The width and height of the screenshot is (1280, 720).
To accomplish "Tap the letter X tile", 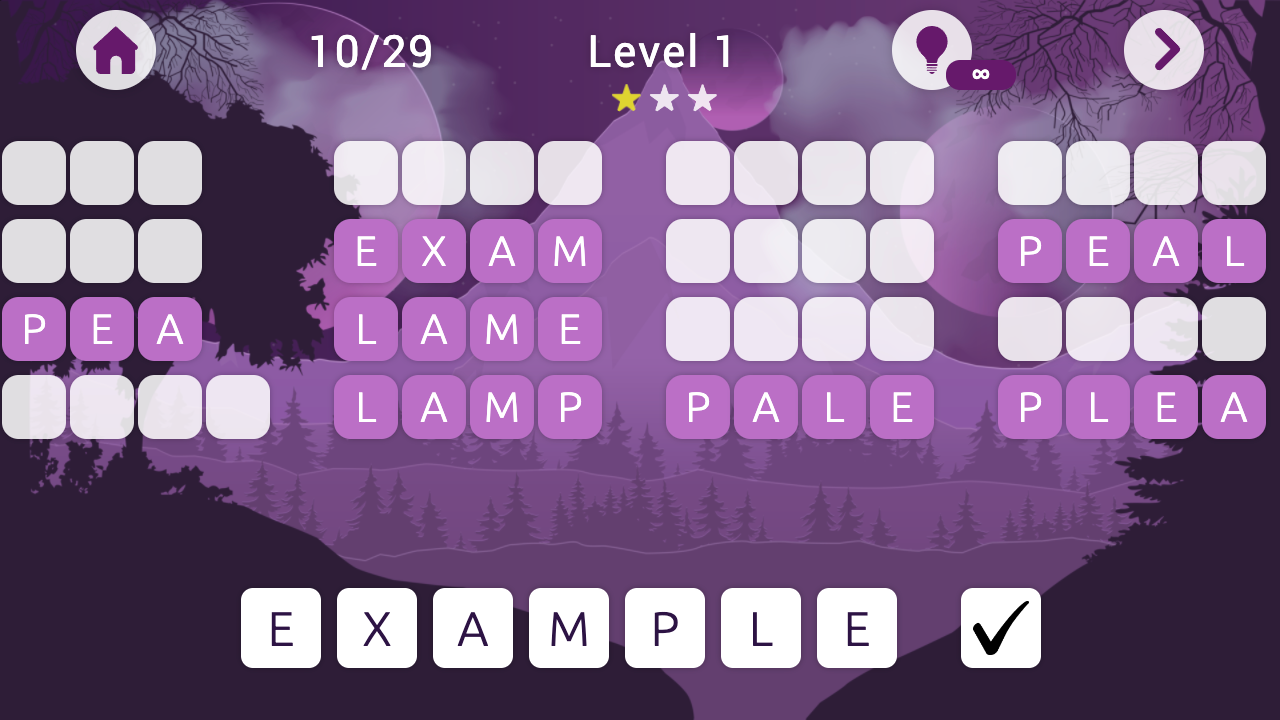I will 377,628.
